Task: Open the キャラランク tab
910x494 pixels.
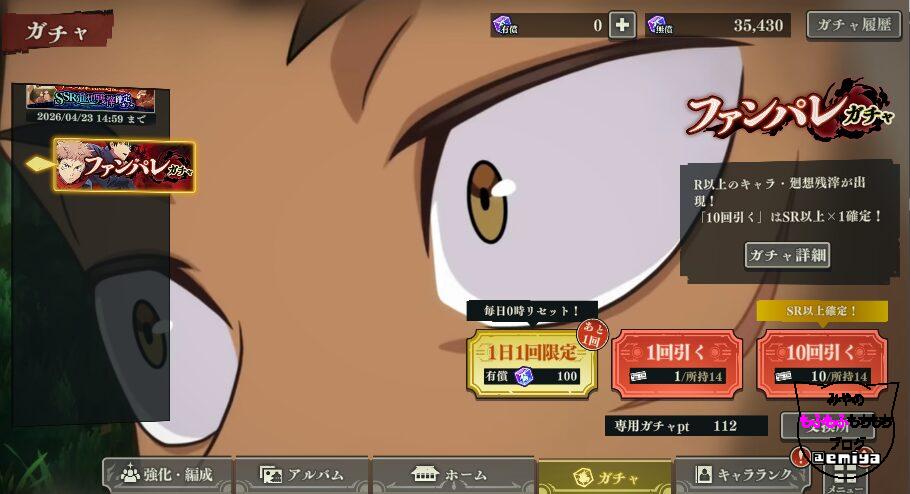Action: pyautogui.click(x=742, y=475)
